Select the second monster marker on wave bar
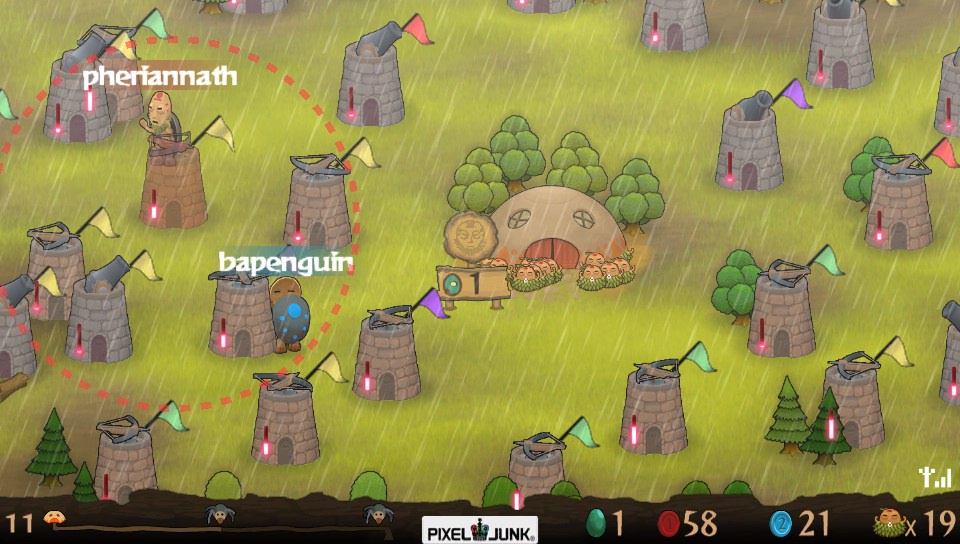The height and width of the screenshot is (544, 960). coord(376,516)
